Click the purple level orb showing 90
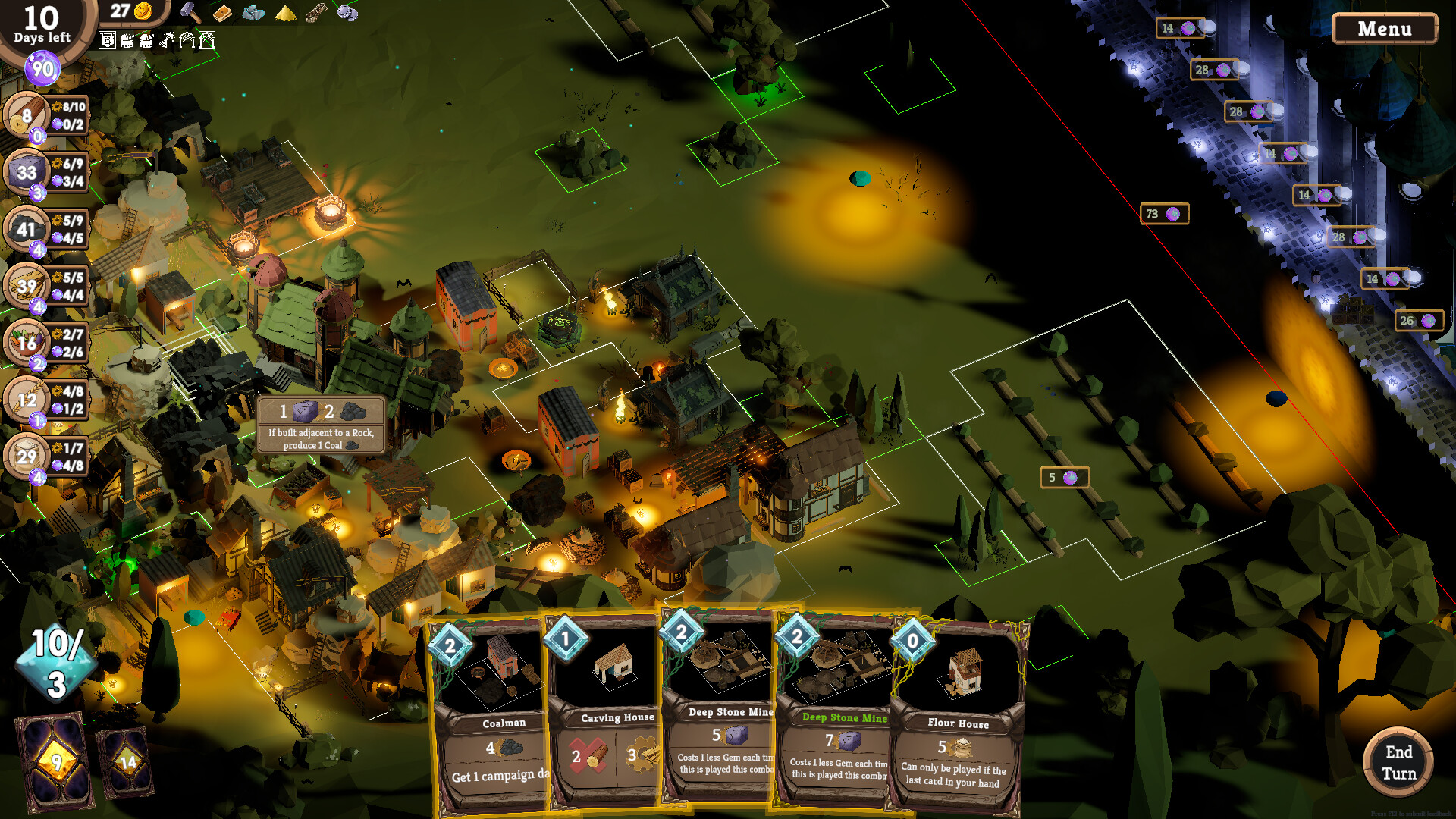 click(x=43, y=68)
